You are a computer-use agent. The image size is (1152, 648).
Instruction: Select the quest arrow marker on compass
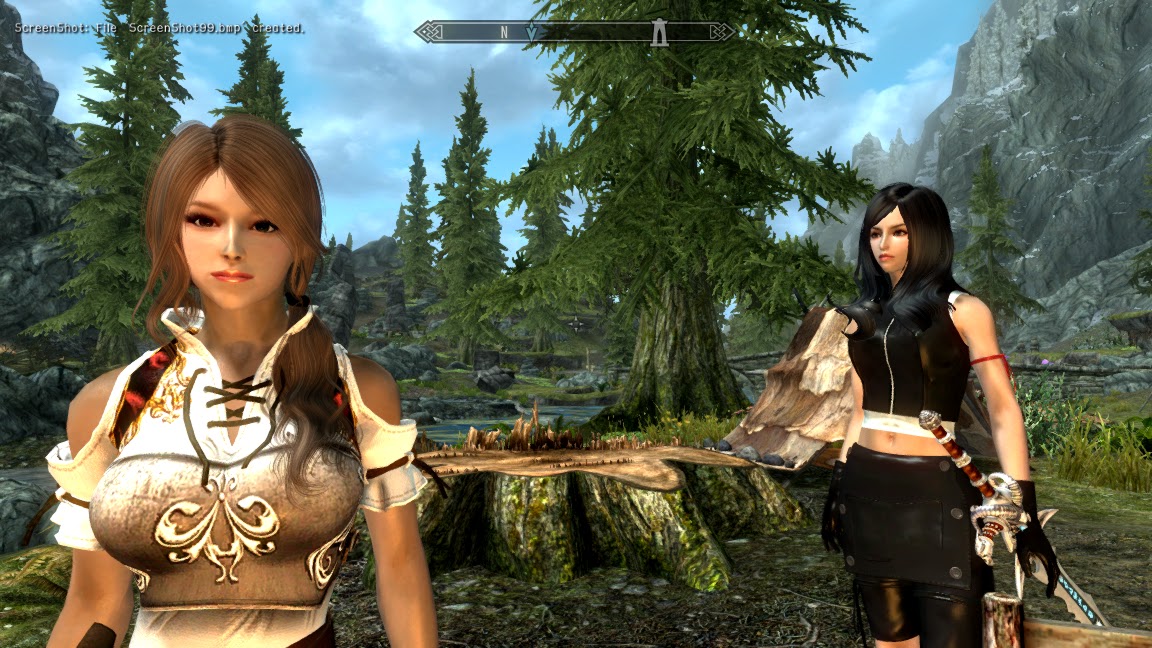(x=531, y=33)
